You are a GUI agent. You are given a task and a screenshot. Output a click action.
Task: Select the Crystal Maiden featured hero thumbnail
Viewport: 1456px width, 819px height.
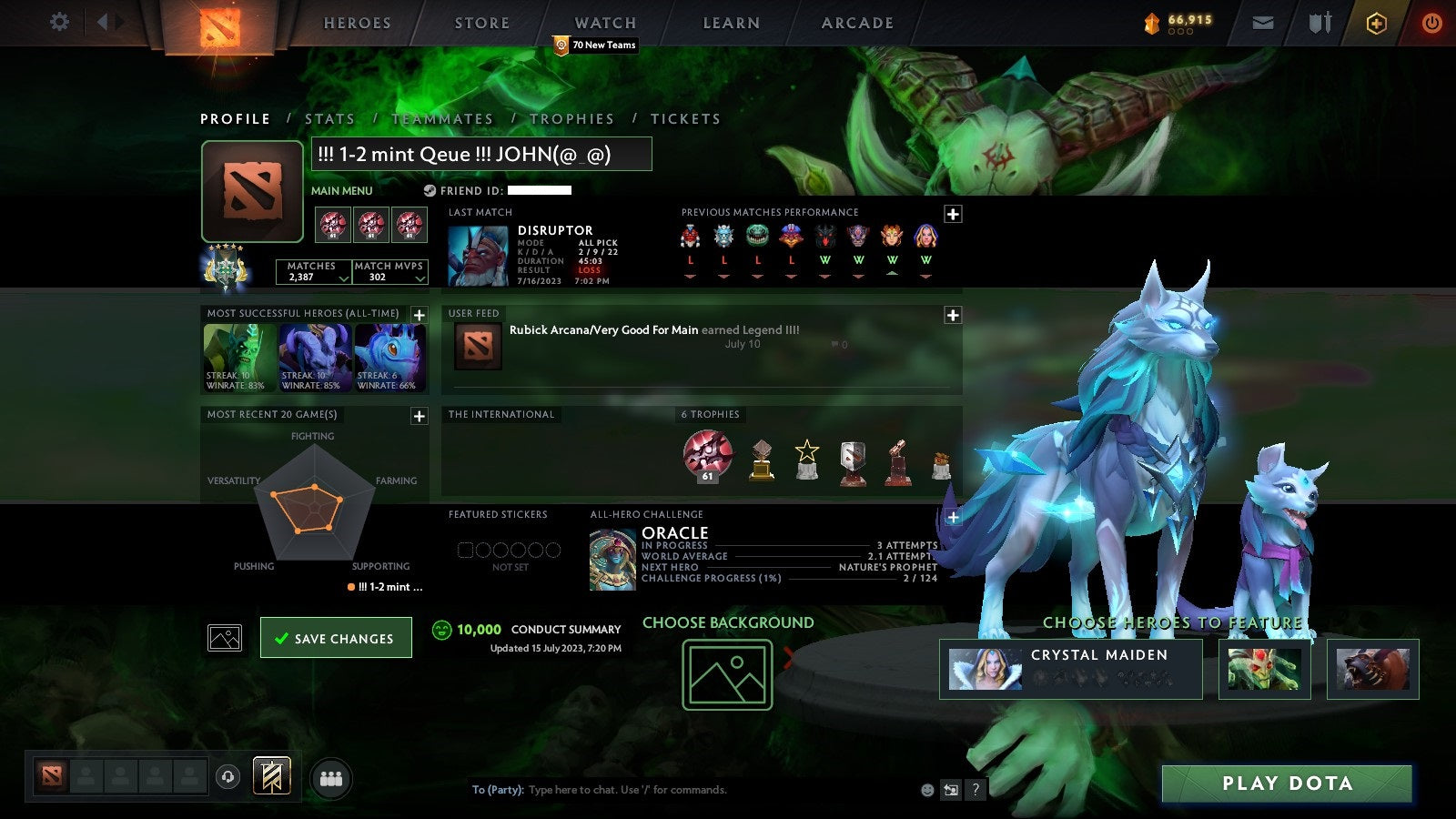pos(986,670)
